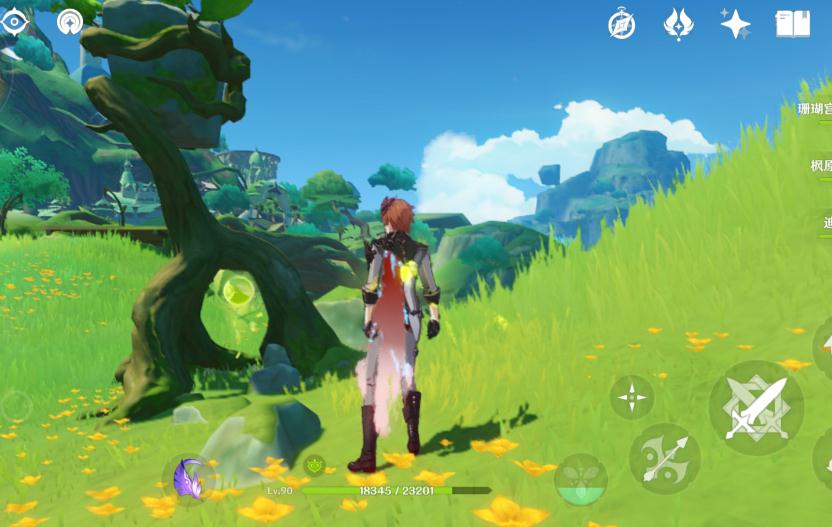832x527 pixels.
Task: Tap the sword normal attack button
Action: 756,408
